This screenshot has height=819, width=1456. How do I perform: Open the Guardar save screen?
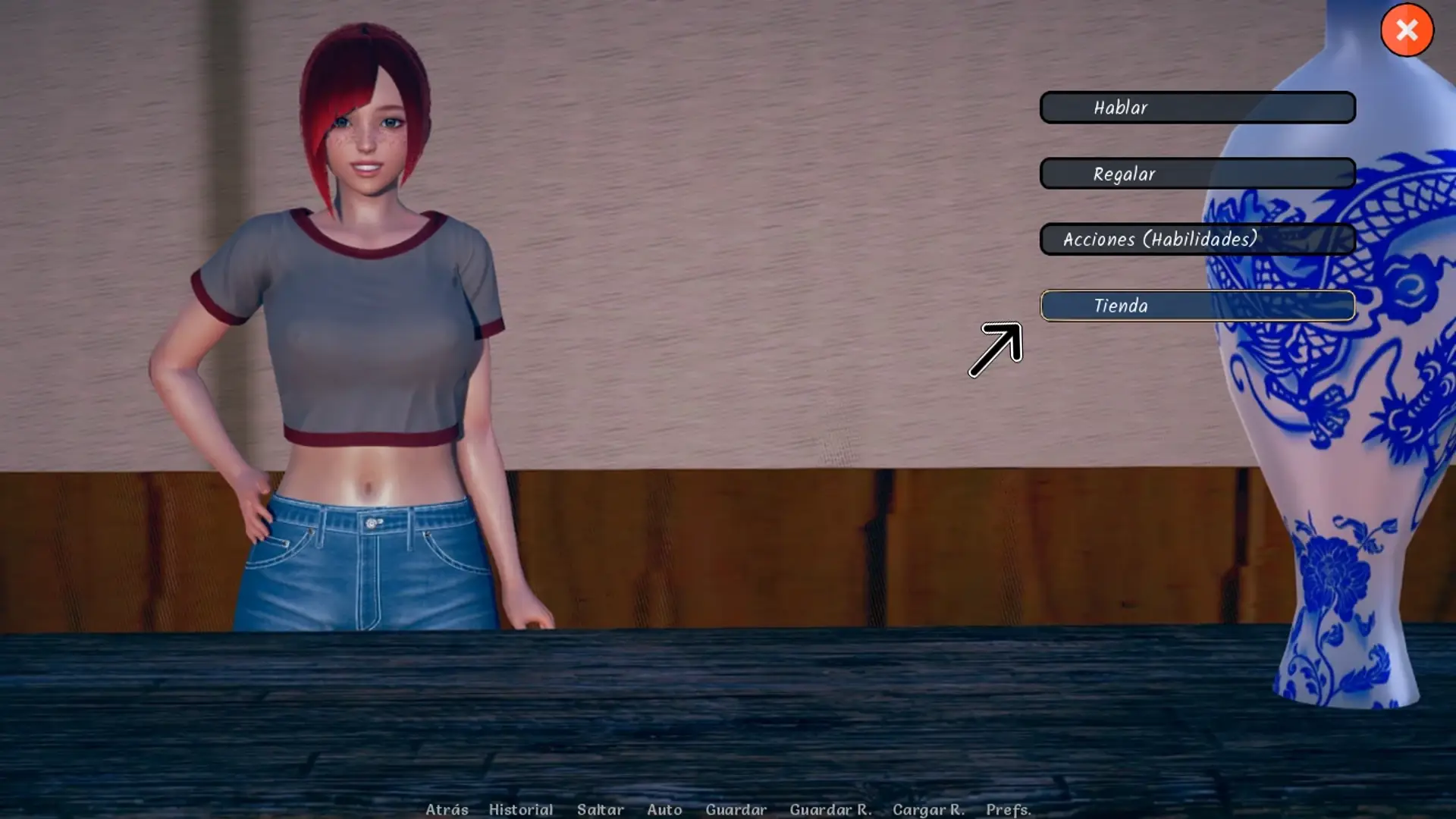[736, 809]
